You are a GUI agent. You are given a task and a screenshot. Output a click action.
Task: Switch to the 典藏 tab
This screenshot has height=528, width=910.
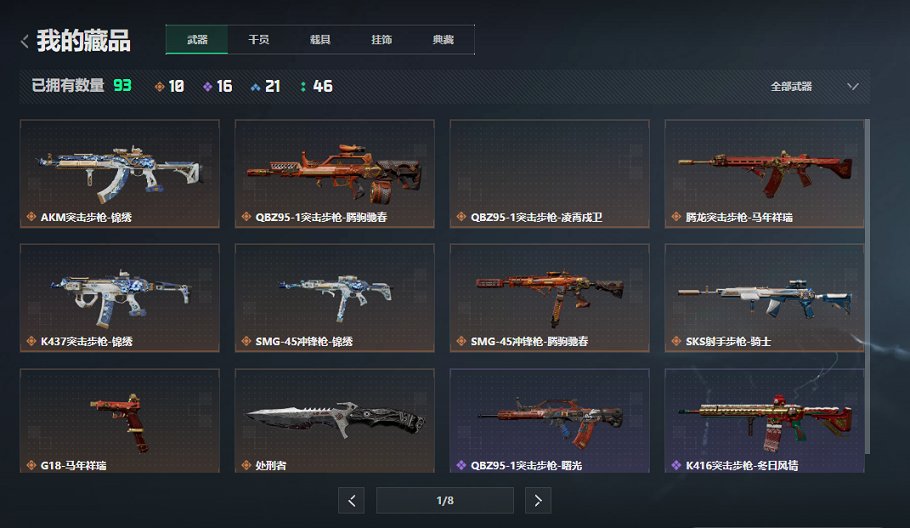coord(443,40)
